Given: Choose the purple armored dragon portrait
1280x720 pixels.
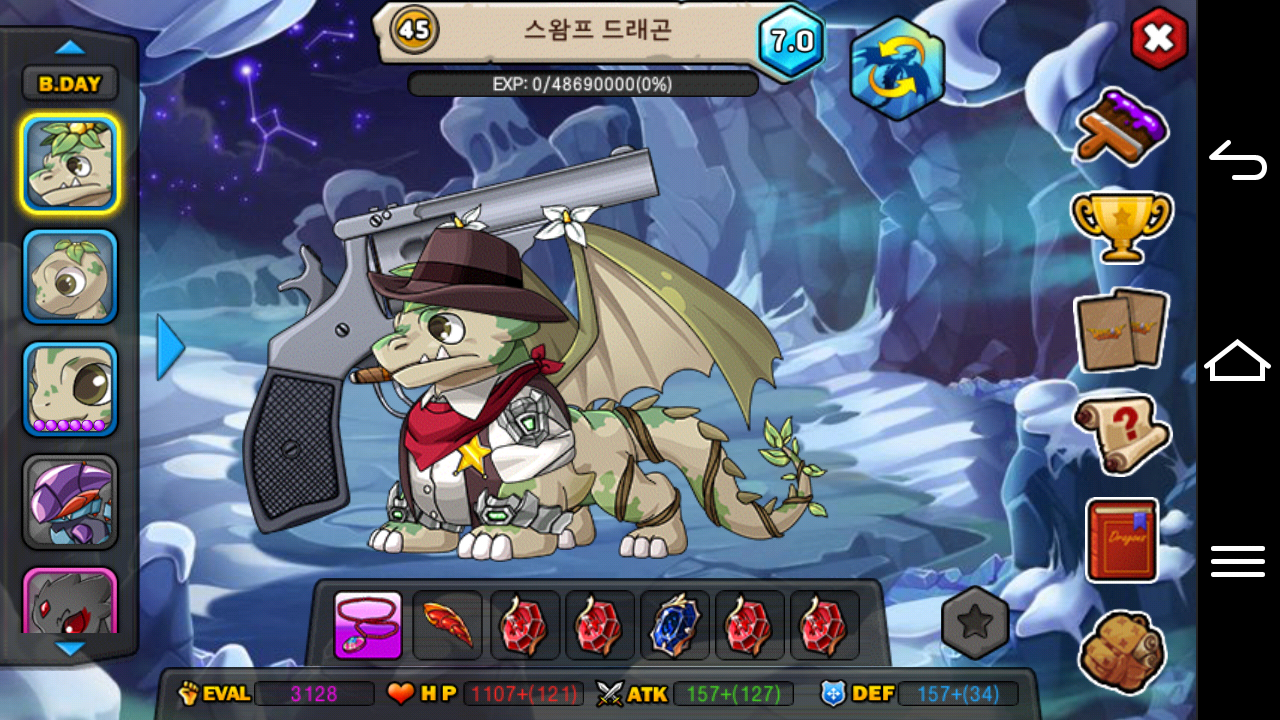Looking at the screenshot, I should point(70,501).
